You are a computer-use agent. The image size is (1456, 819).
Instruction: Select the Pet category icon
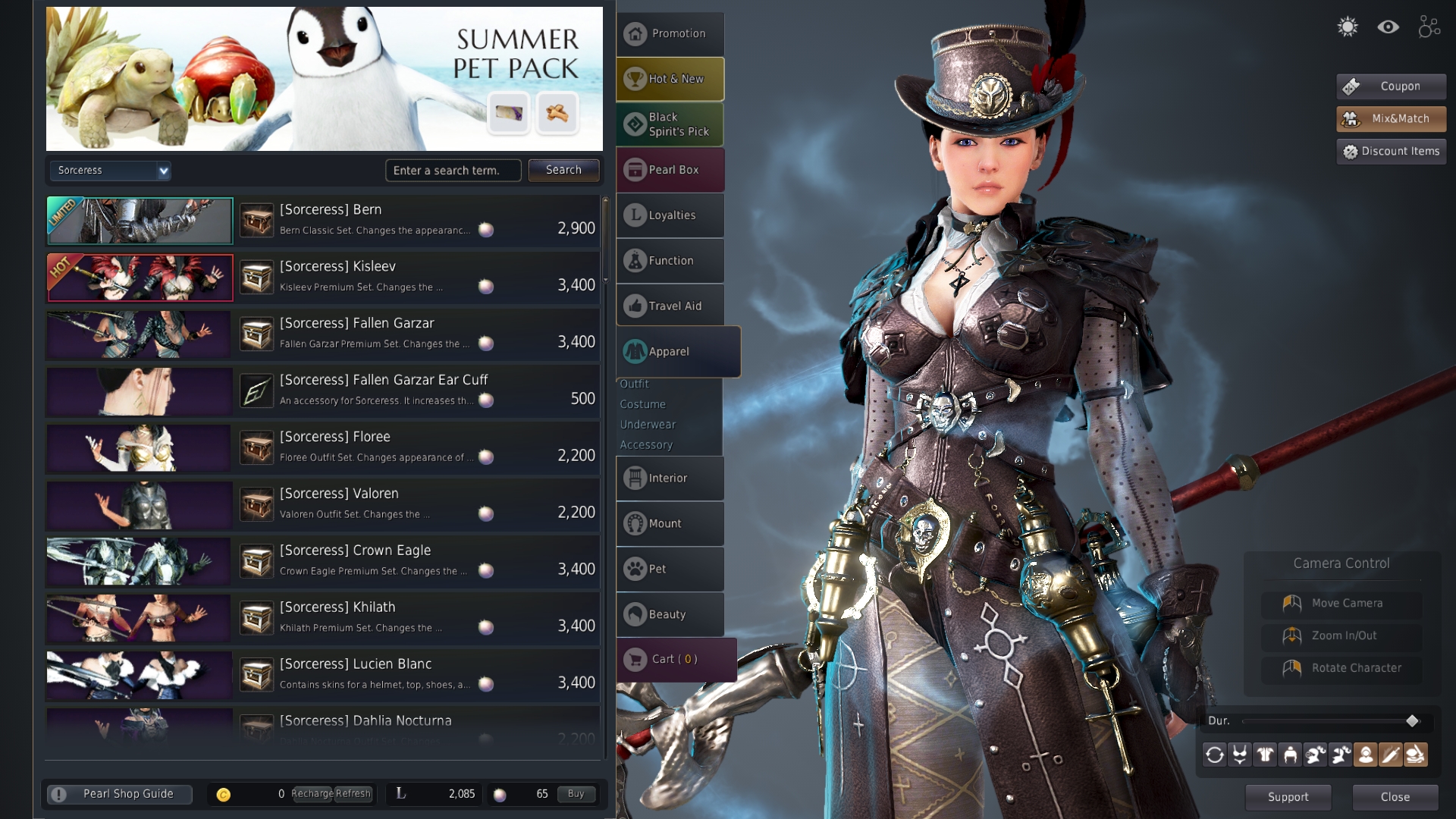670,569
